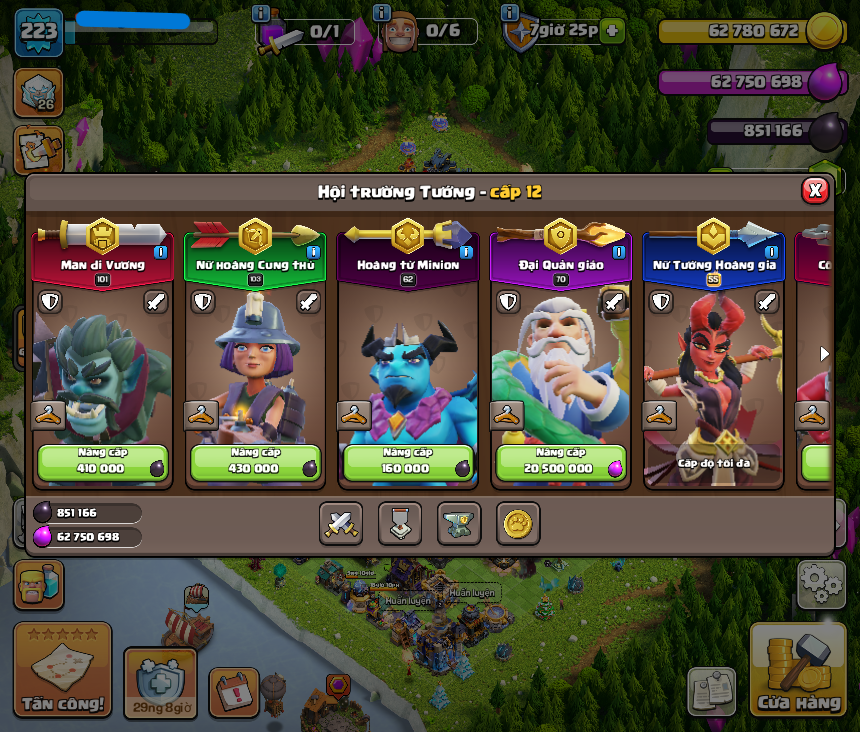Open the gear settings menu
Image resolution: width=860 pixels, height=732 pixels.
click(821, 583)
